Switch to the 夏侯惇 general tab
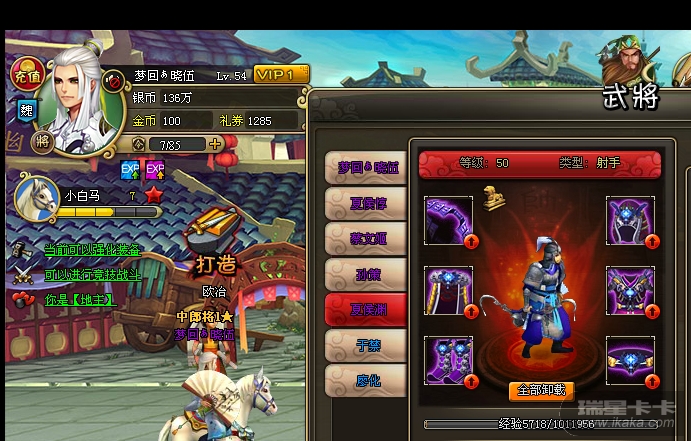This screenshot has width=691, height=441. (x=367, y=204)
